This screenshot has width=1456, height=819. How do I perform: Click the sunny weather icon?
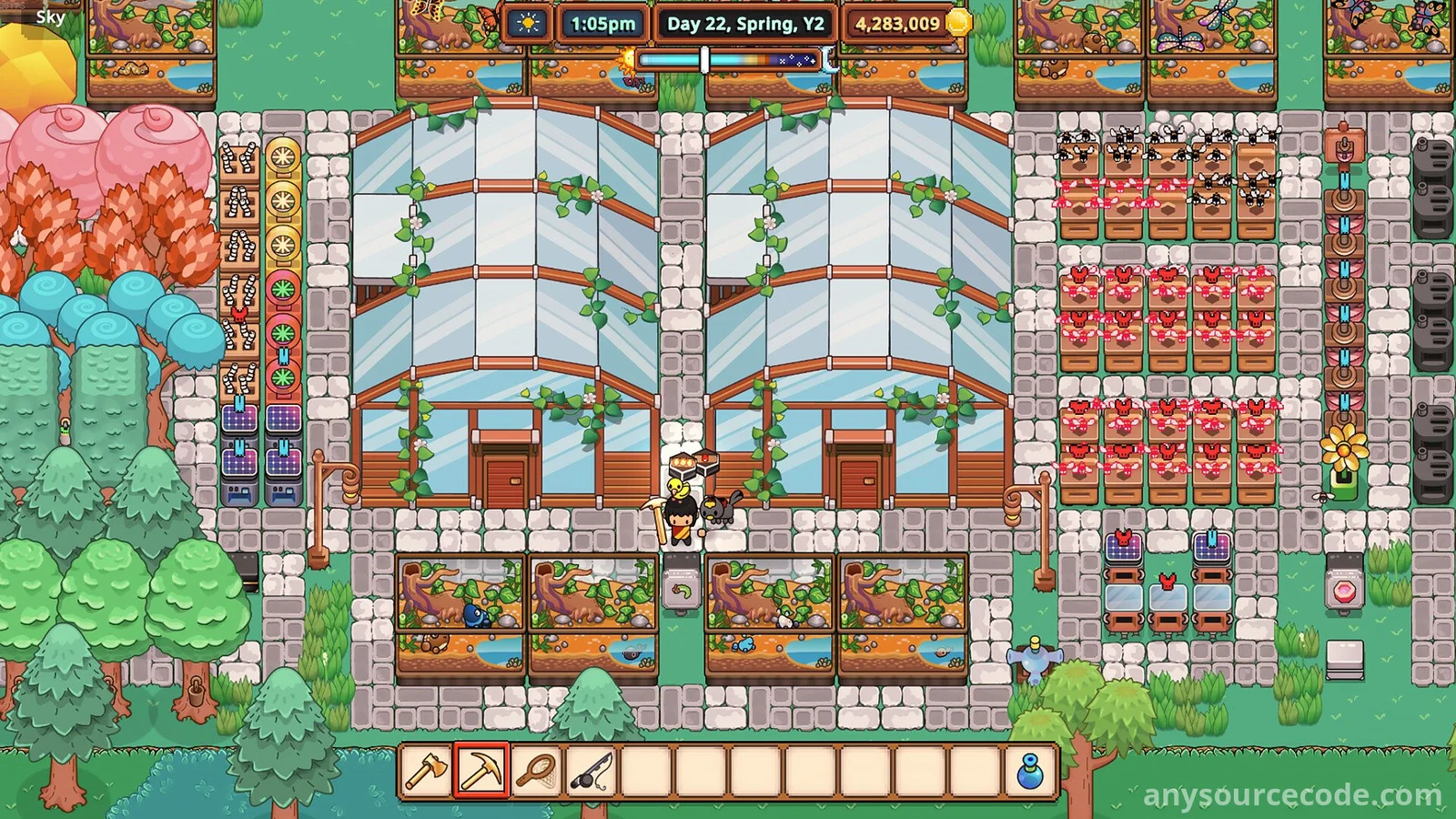pyautogui.click(x=528, y=24)
